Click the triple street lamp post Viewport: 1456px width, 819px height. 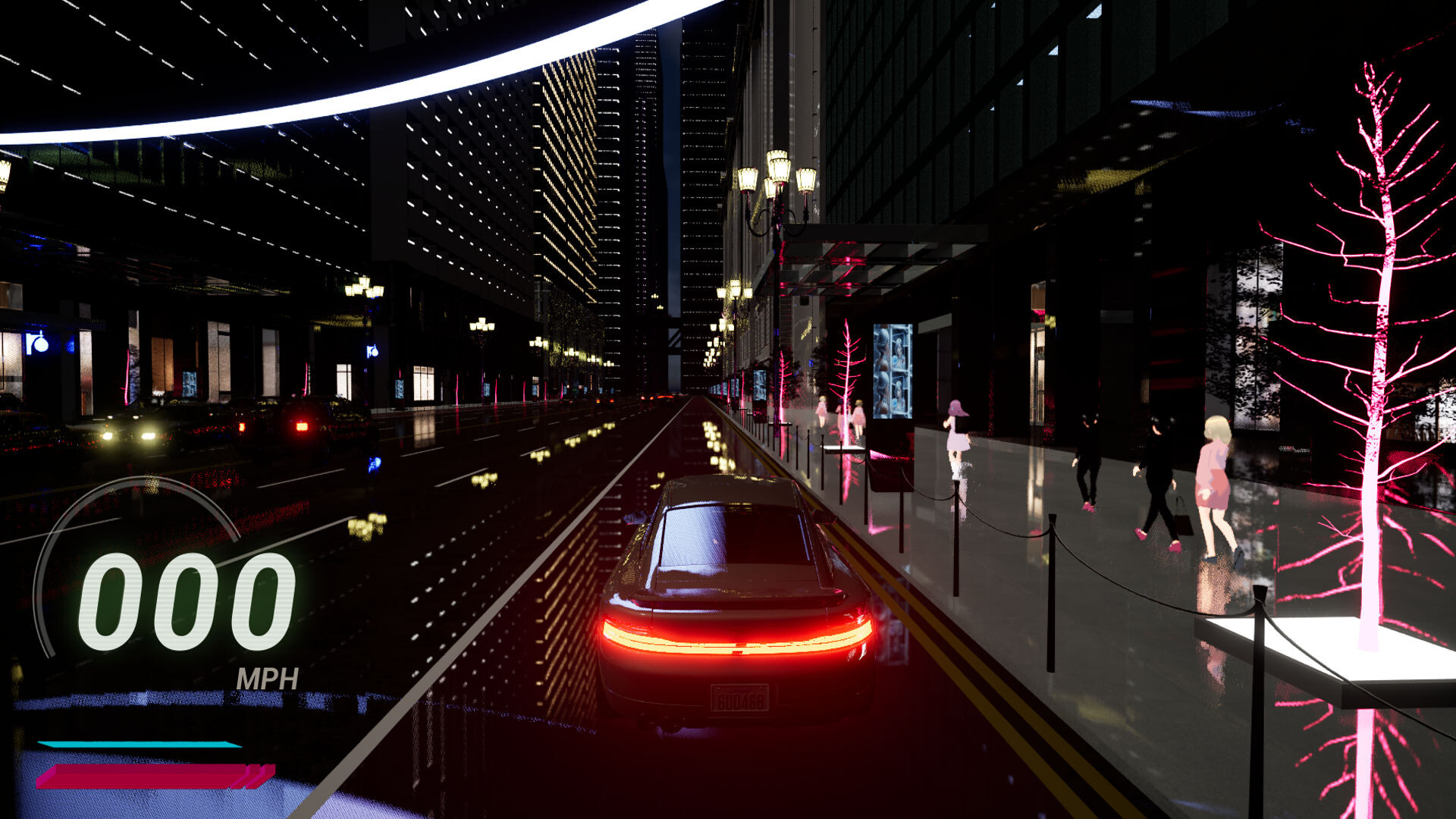(x=777, y=182)
